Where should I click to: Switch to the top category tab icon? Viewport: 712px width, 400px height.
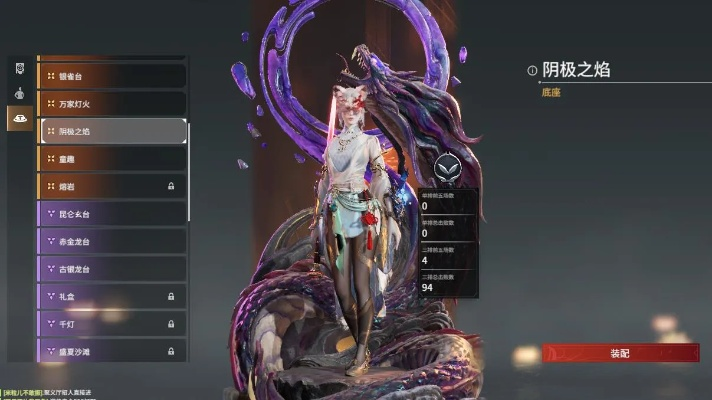pyautogui.click(x=19, y=68)
